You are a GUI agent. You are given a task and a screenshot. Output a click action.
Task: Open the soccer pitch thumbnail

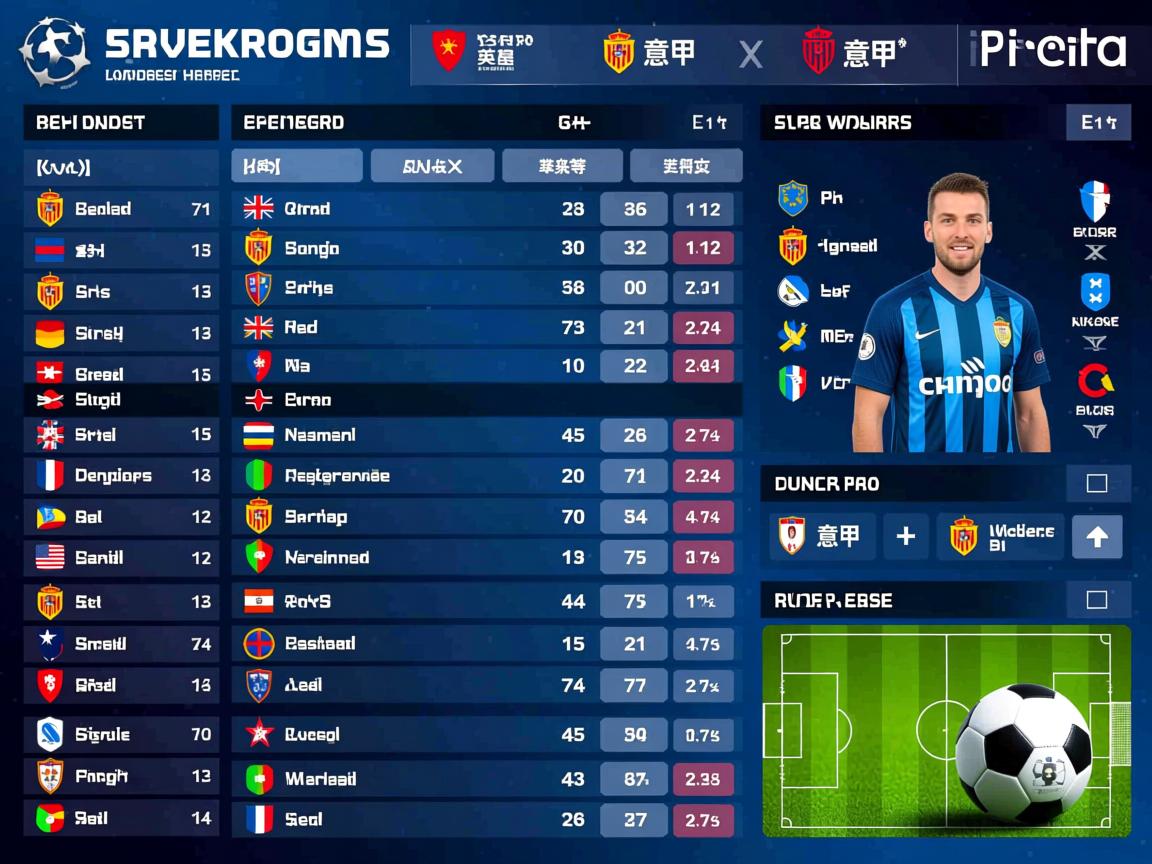pyautogui.click(x=945, y=730)
